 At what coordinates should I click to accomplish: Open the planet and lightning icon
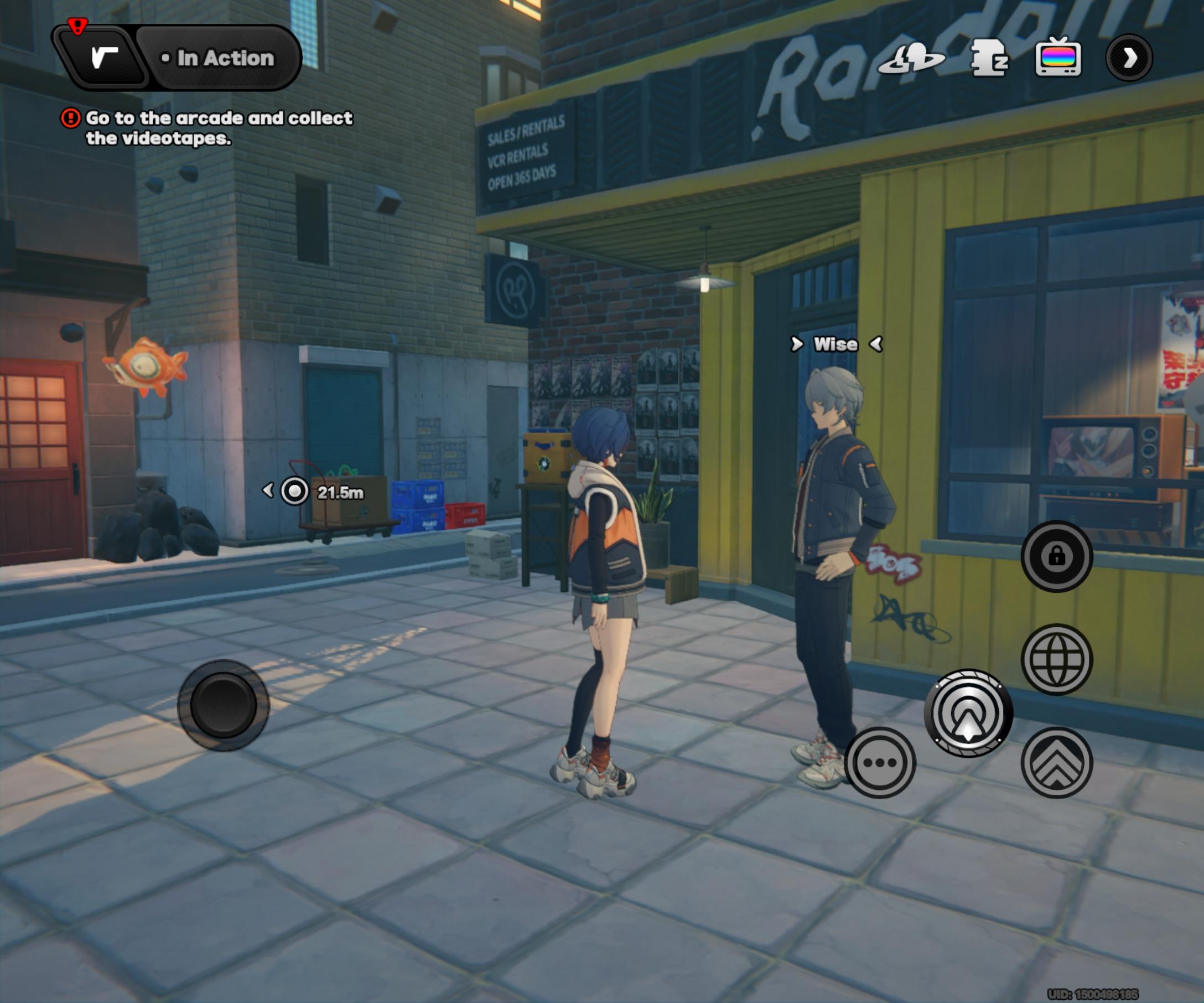pyautogui.click(x=911, y=59)
